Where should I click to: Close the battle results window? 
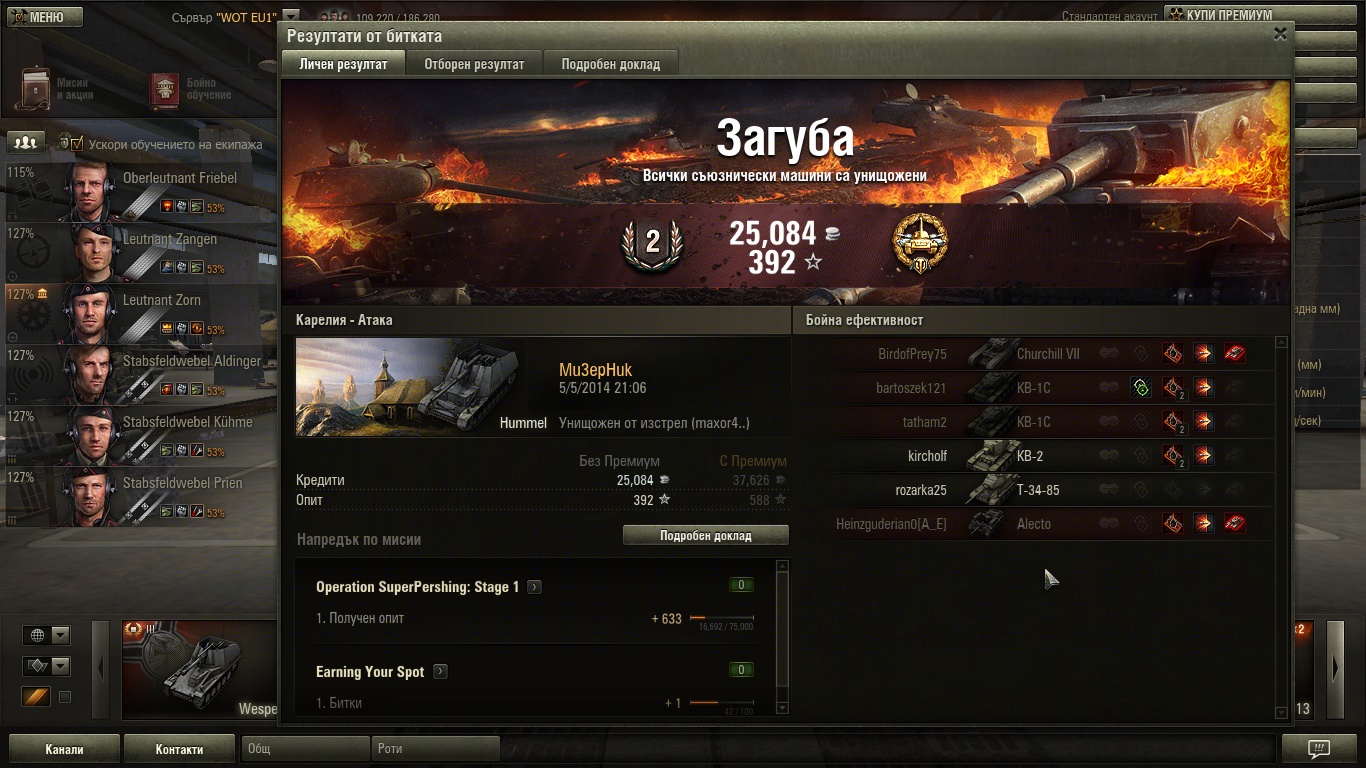point(1280,34)
